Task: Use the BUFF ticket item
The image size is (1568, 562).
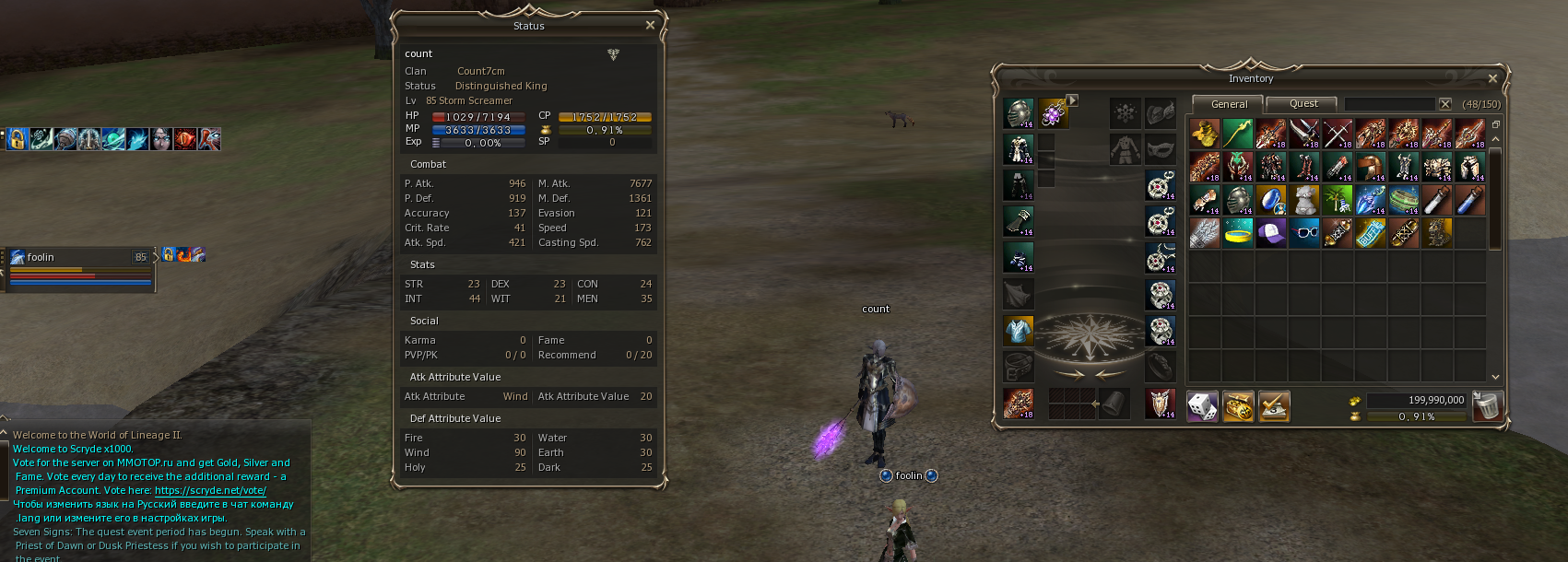Action: pyautogui.click(x=1371, y=233)
